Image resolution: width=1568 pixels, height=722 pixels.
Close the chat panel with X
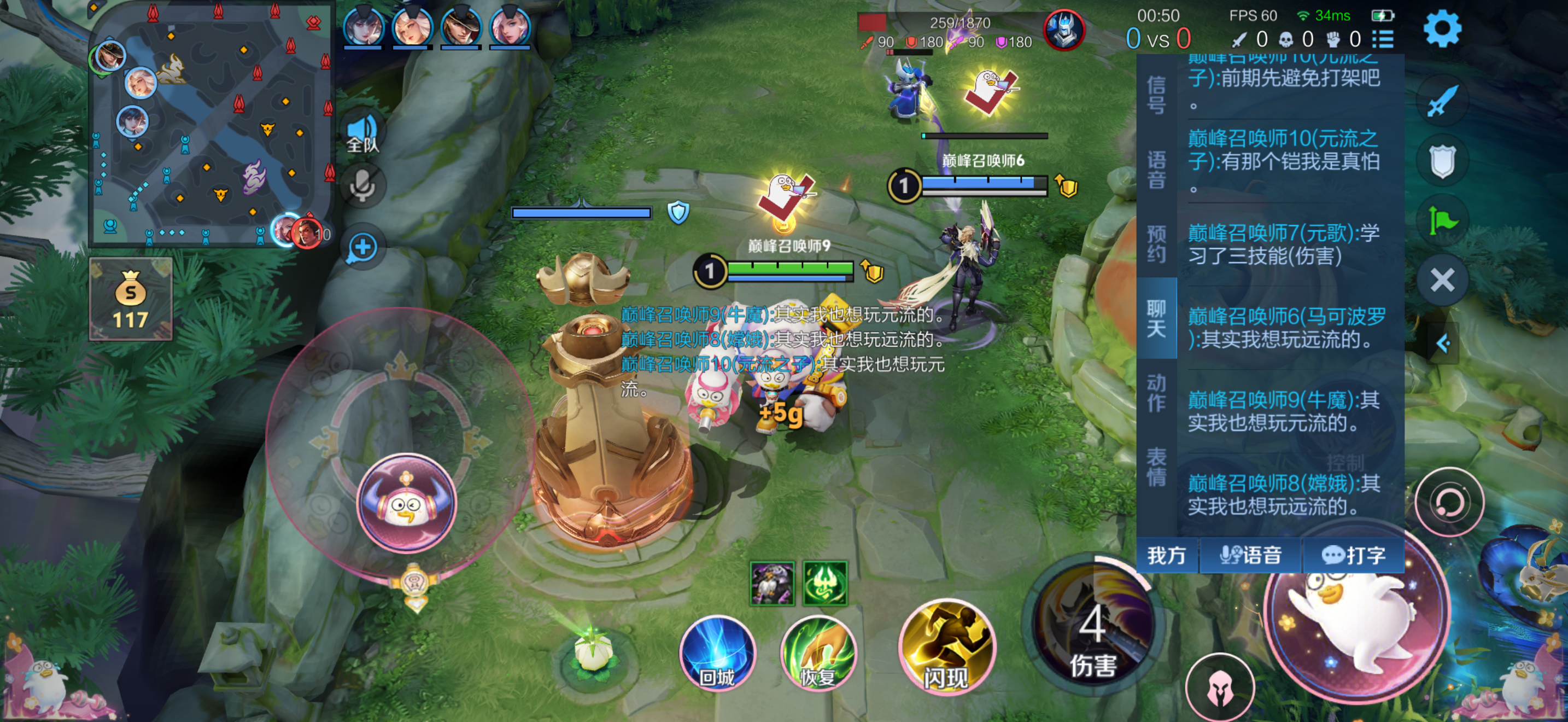coord(1441,281)
